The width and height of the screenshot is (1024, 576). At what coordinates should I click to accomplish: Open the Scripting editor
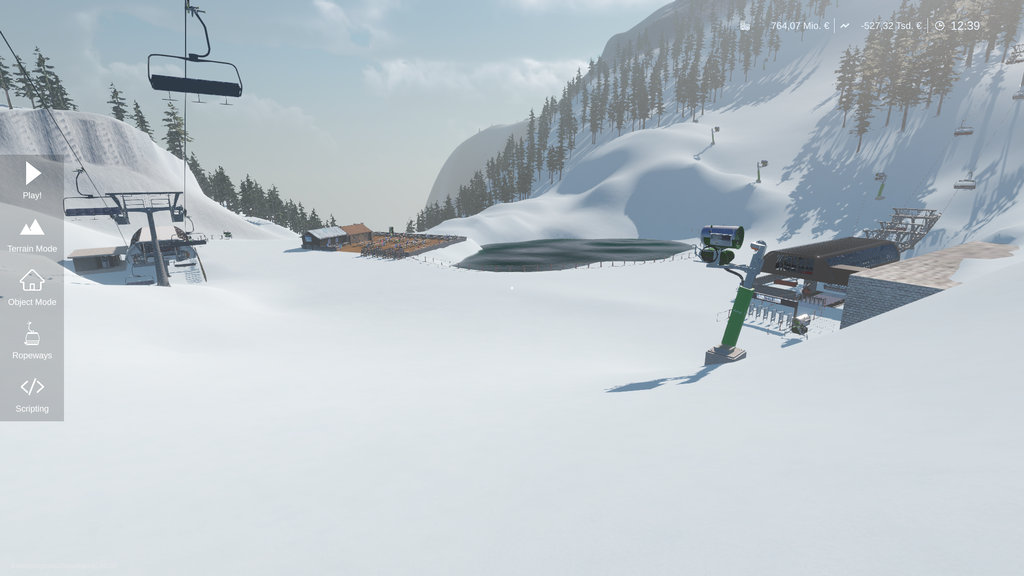tap(32, 393)
